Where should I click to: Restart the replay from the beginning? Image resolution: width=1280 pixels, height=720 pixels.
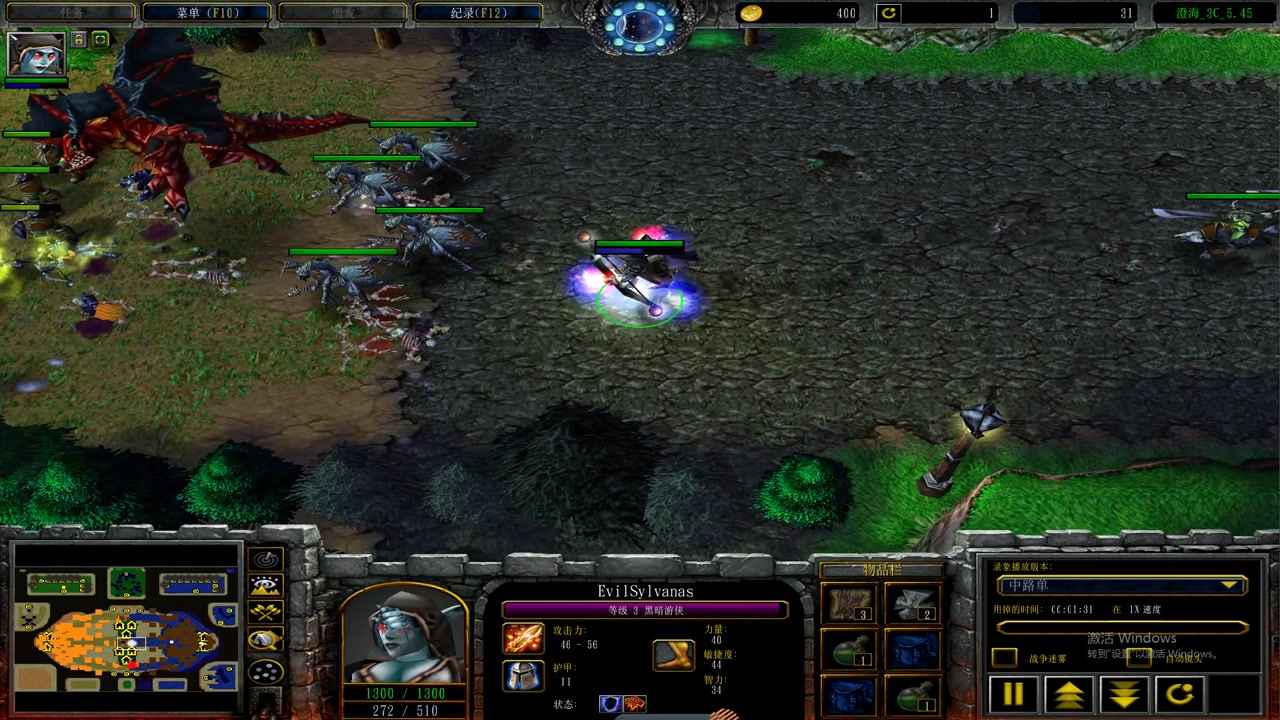pyautogui.click(x=1180, y=694)
